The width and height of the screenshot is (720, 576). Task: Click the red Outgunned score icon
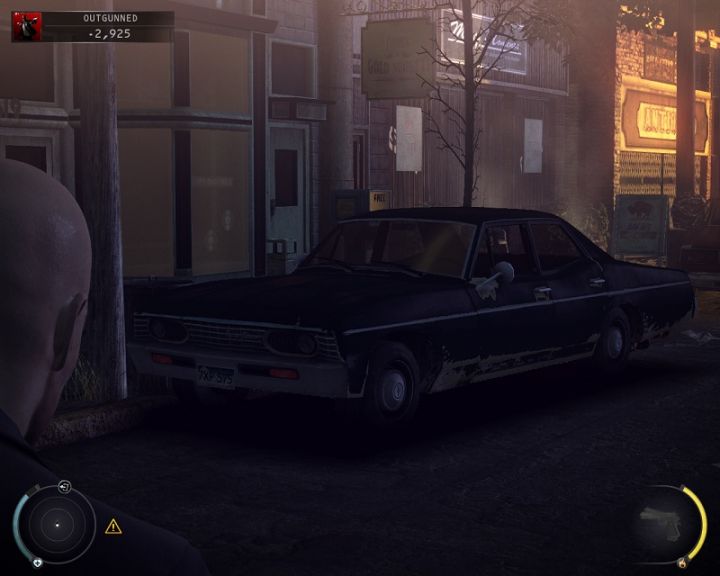26,26
